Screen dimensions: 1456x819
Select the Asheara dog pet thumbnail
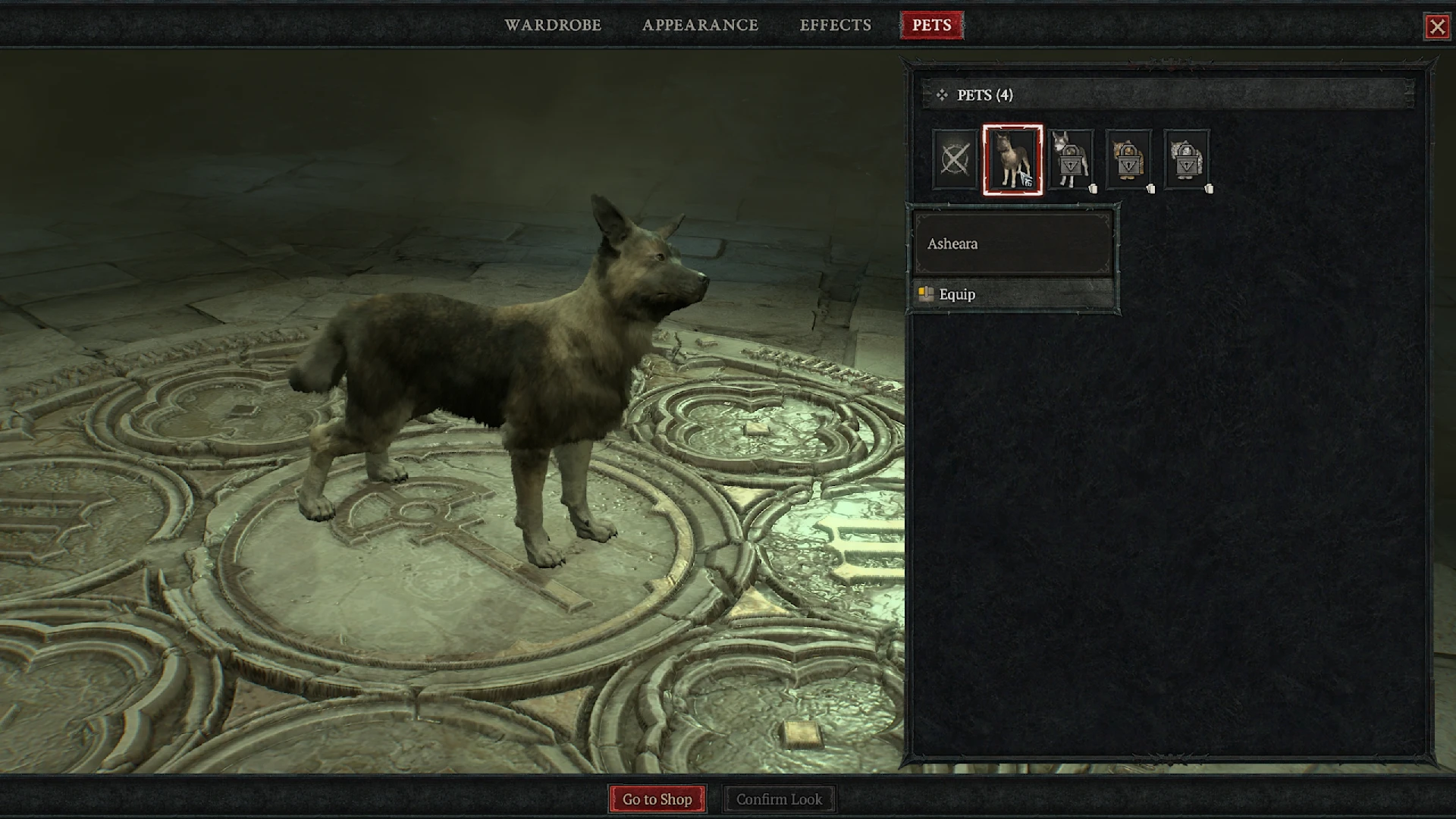point(1012,160)
